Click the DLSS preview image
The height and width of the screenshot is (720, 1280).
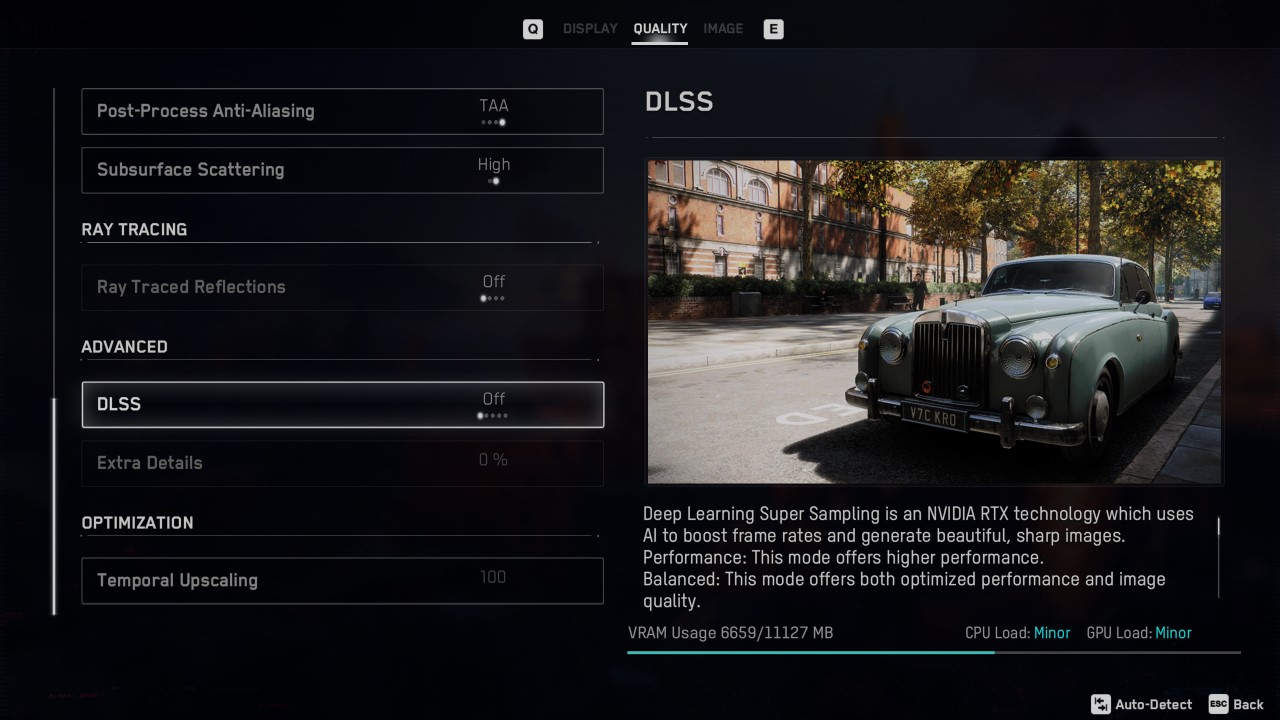click(934, 322)
